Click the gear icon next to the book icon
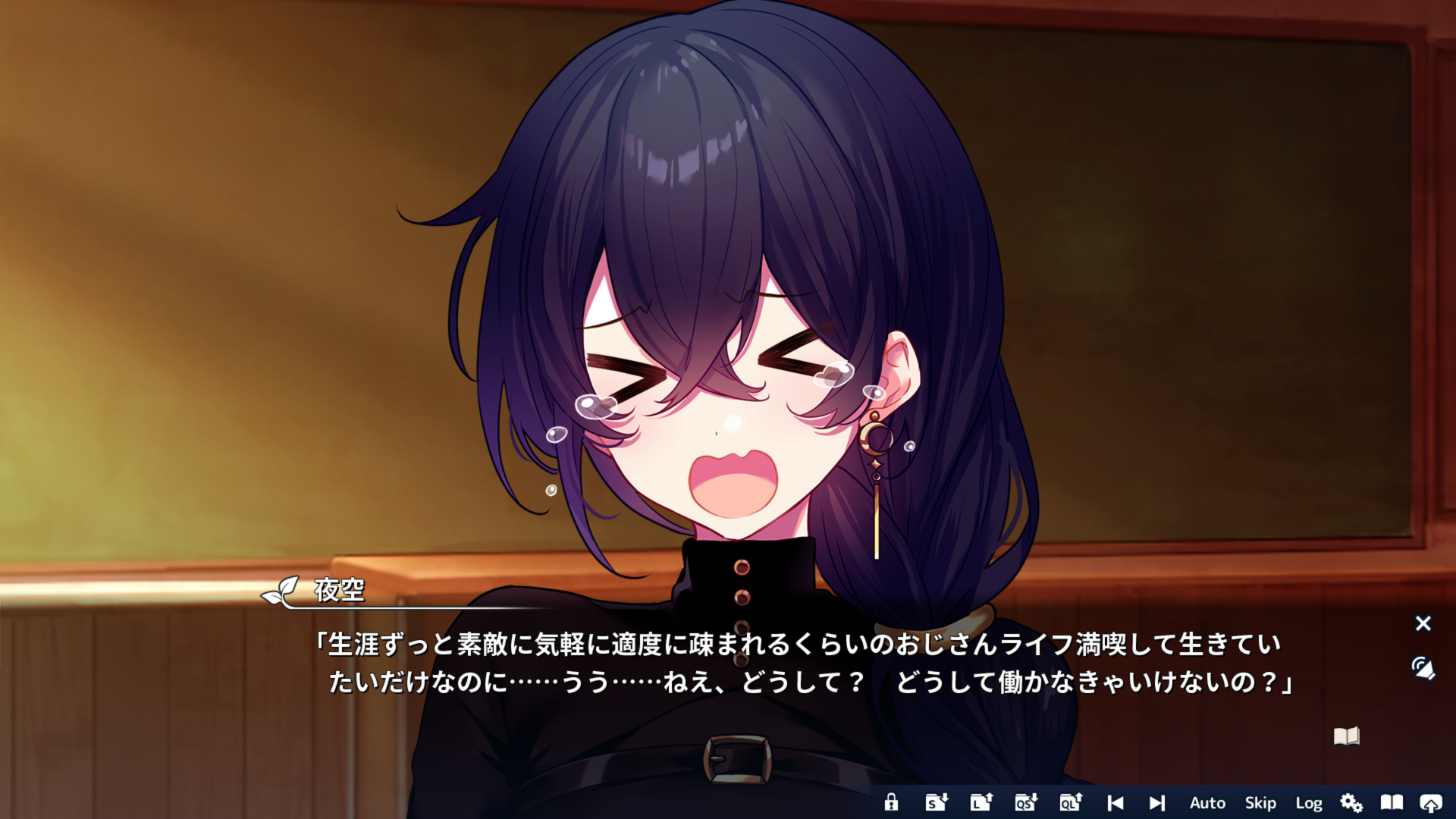The image size is (1456, 819). (x=1353, y=802)
